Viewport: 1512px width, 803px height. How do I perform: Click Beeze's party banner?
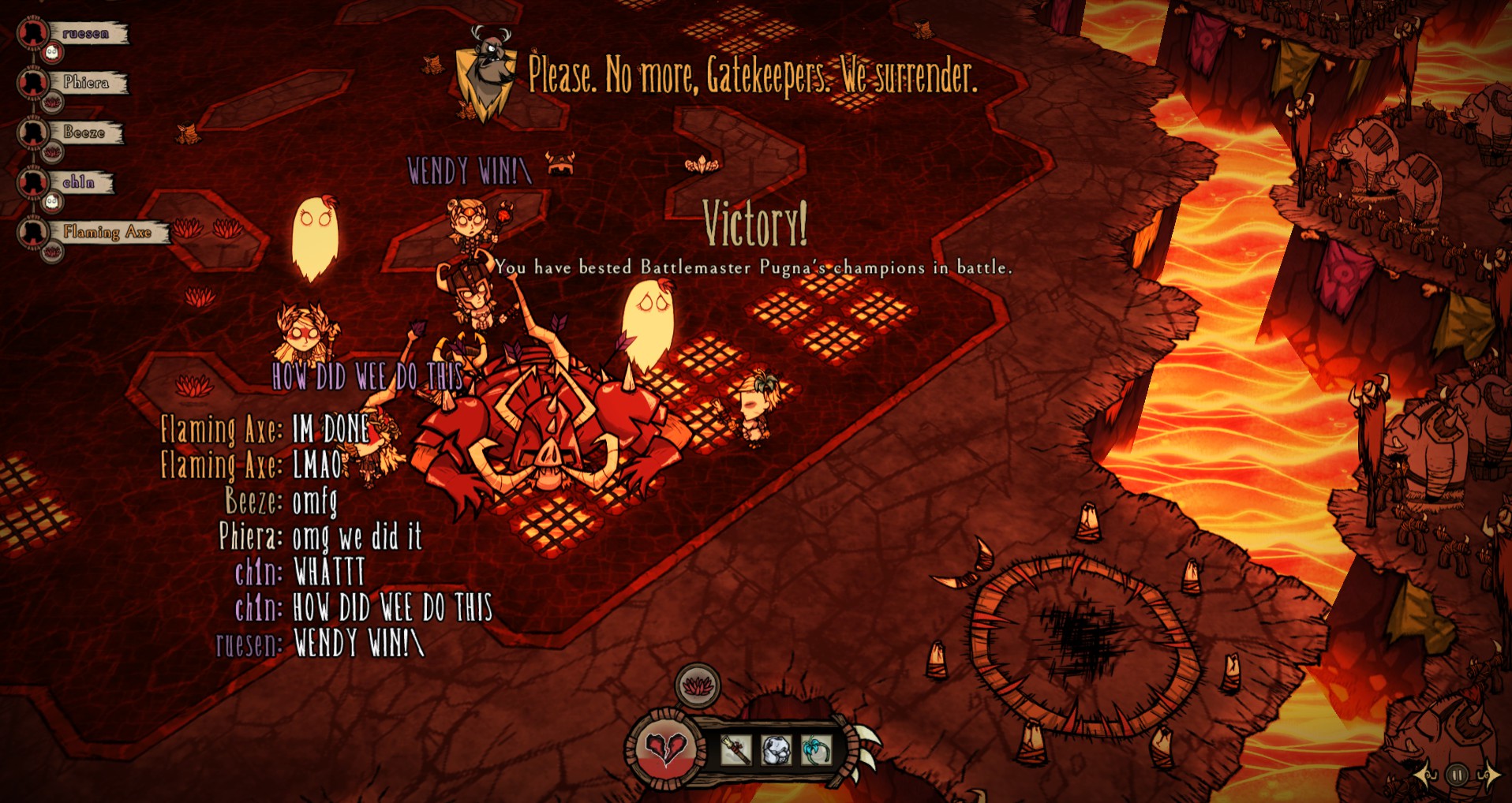(x=84, y=133)
